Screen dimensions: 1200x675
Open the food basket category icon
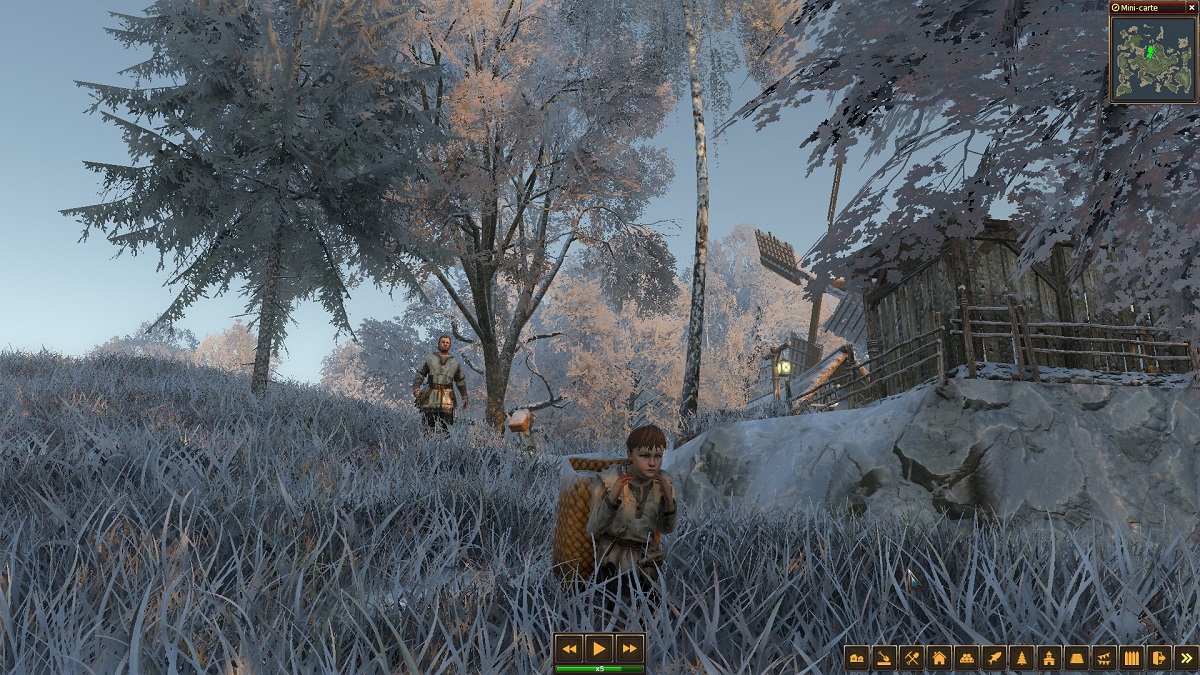click(x=966, y=657)
